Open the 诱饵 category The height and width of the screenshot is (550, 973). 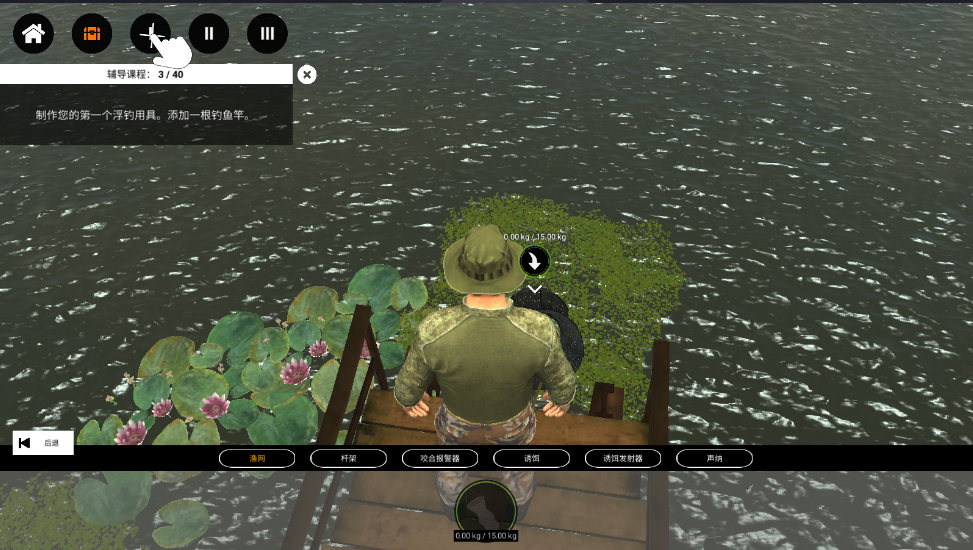click(532, 458)
